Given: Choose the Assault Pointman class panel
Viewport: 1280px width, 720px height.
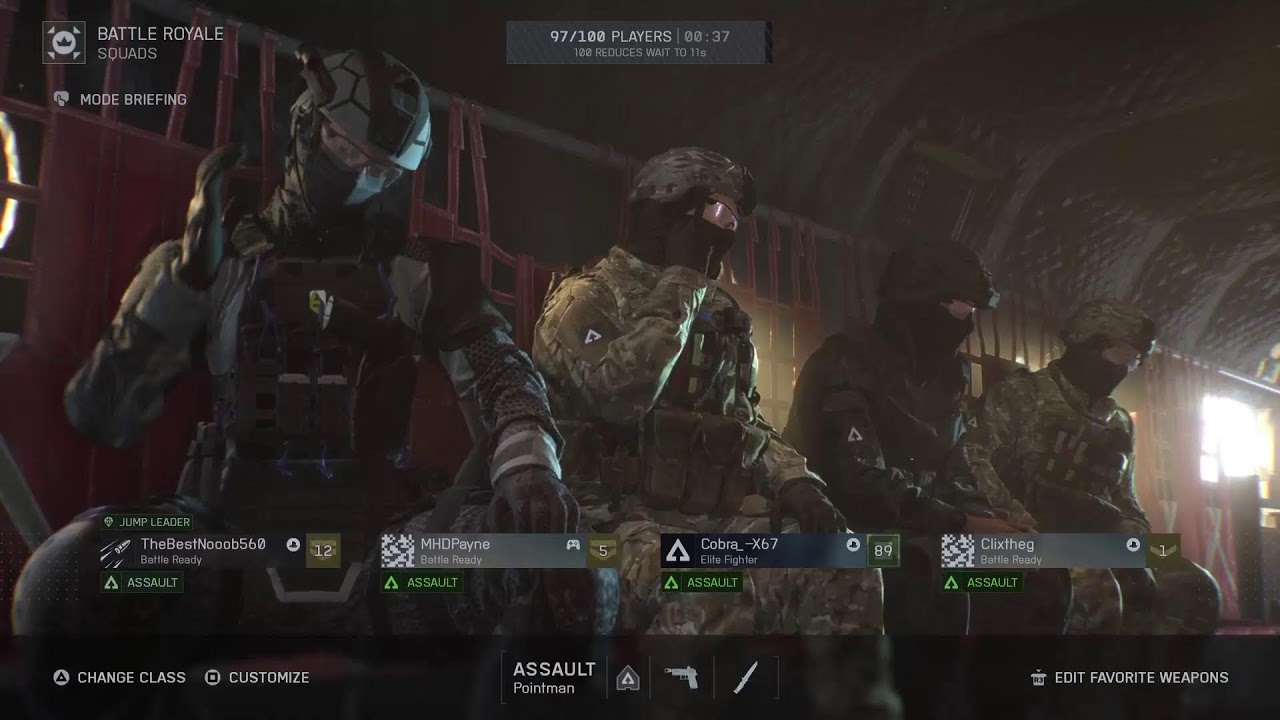Looking at the screenshot, I should (x=553, y=677).
